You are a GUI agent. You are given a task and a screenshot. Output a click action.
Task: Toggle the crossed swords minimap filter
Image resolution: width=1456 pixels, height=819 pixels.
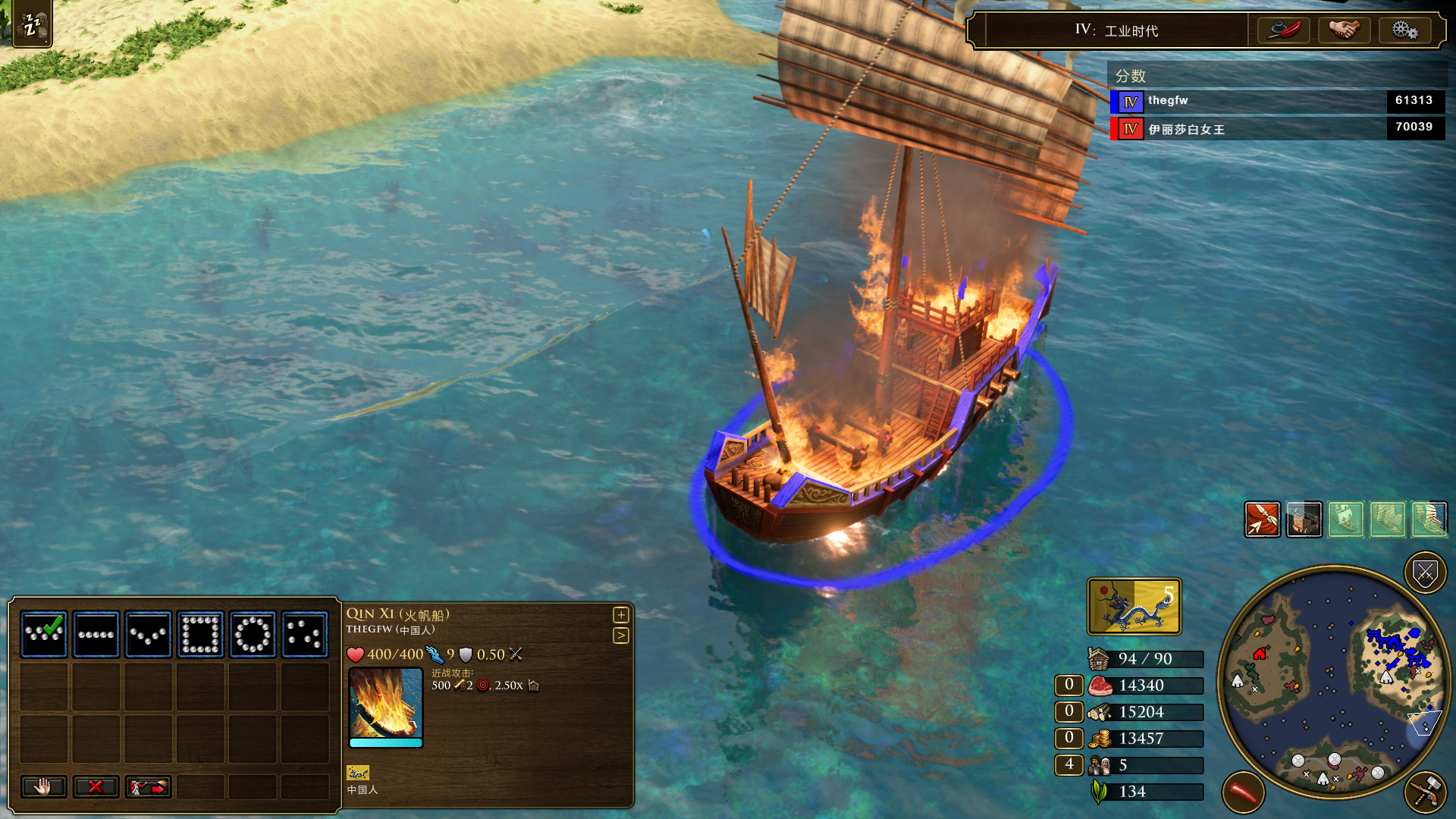coord(1425,573)
